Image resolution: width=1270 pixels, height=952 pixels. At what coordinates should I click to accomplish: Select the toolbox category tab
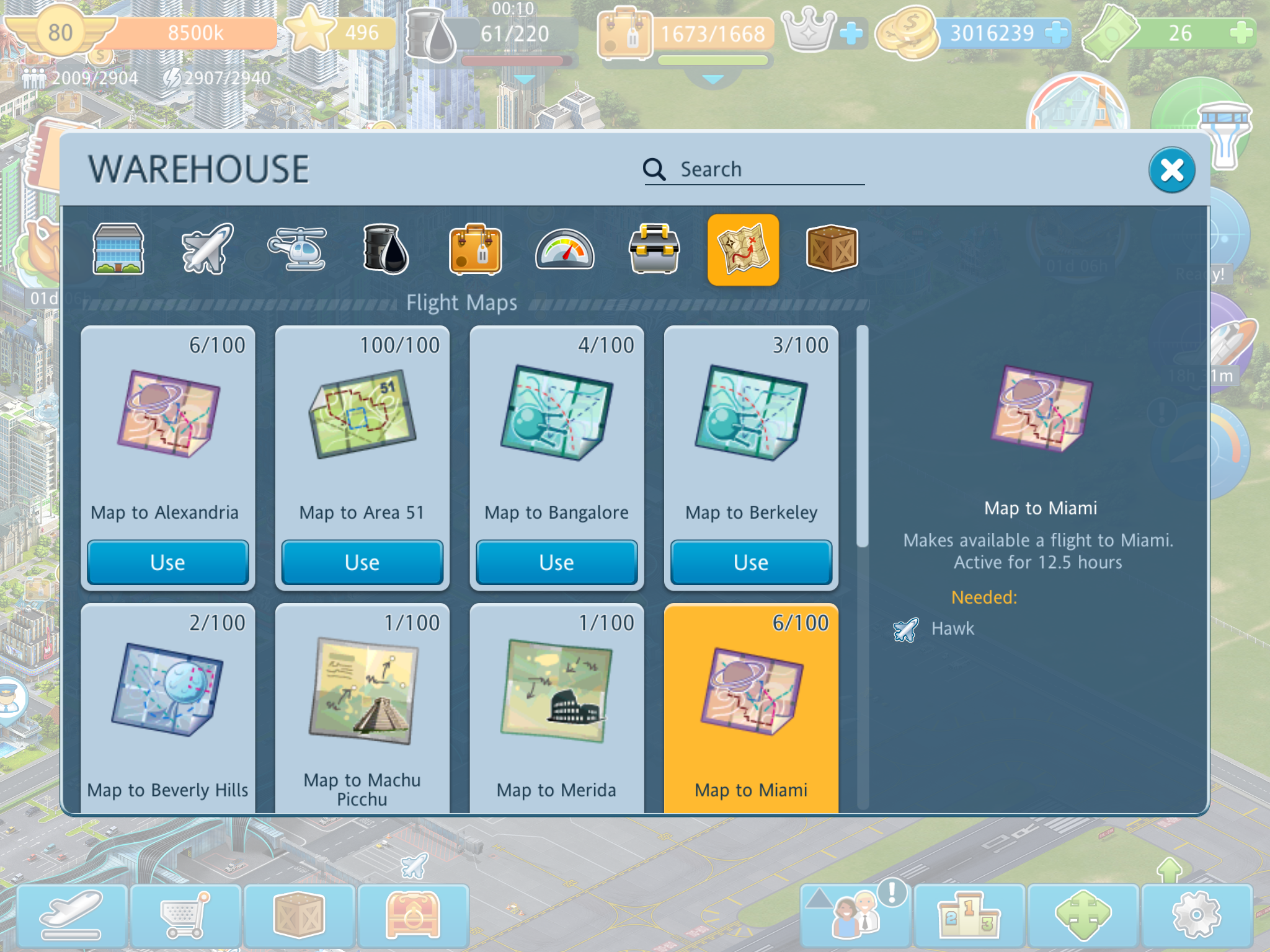click(654, 249)
